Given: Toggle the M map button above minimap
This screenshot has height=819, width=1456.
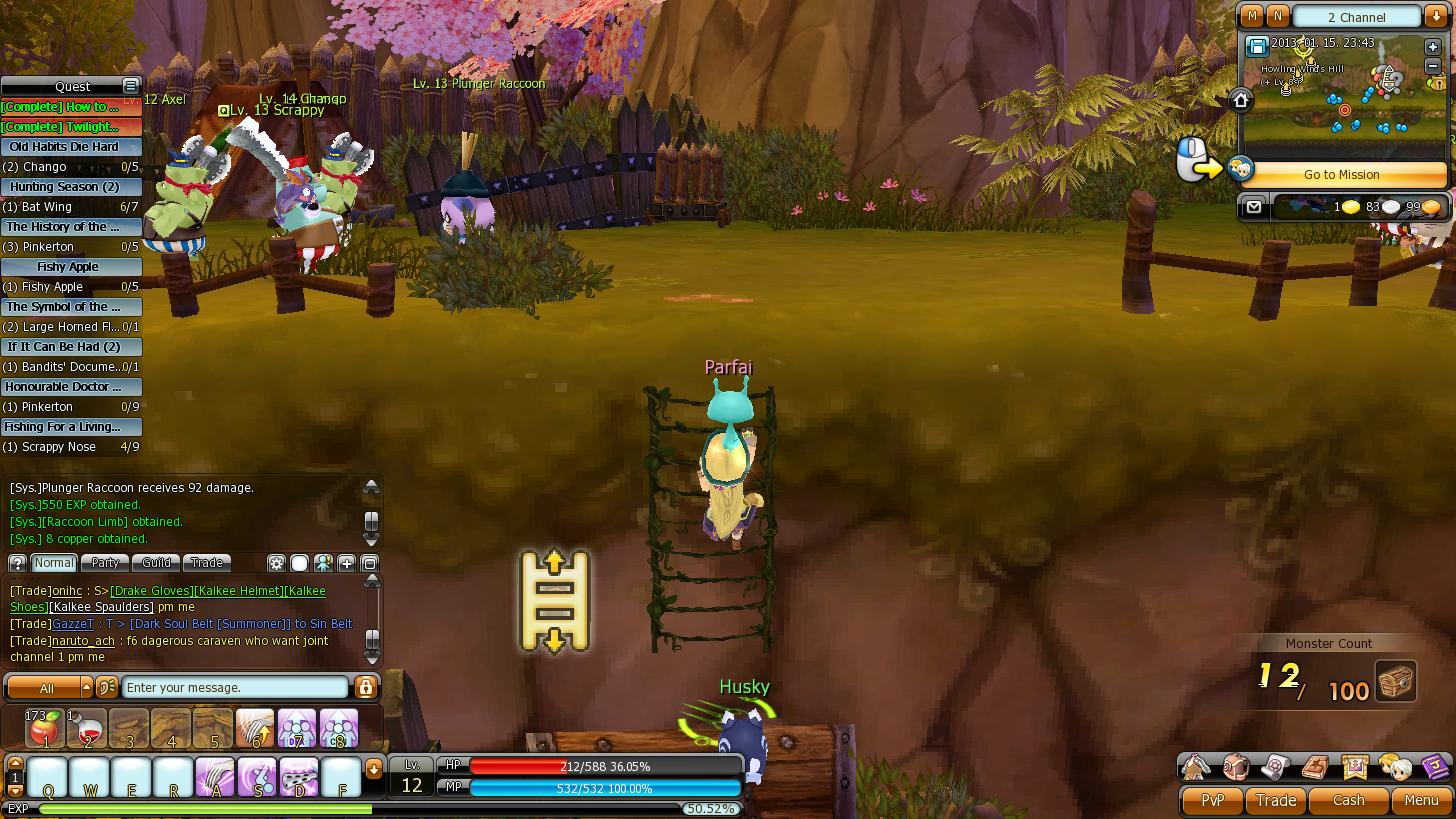Looking at the screenshot, I should (x=1251, y=17).
